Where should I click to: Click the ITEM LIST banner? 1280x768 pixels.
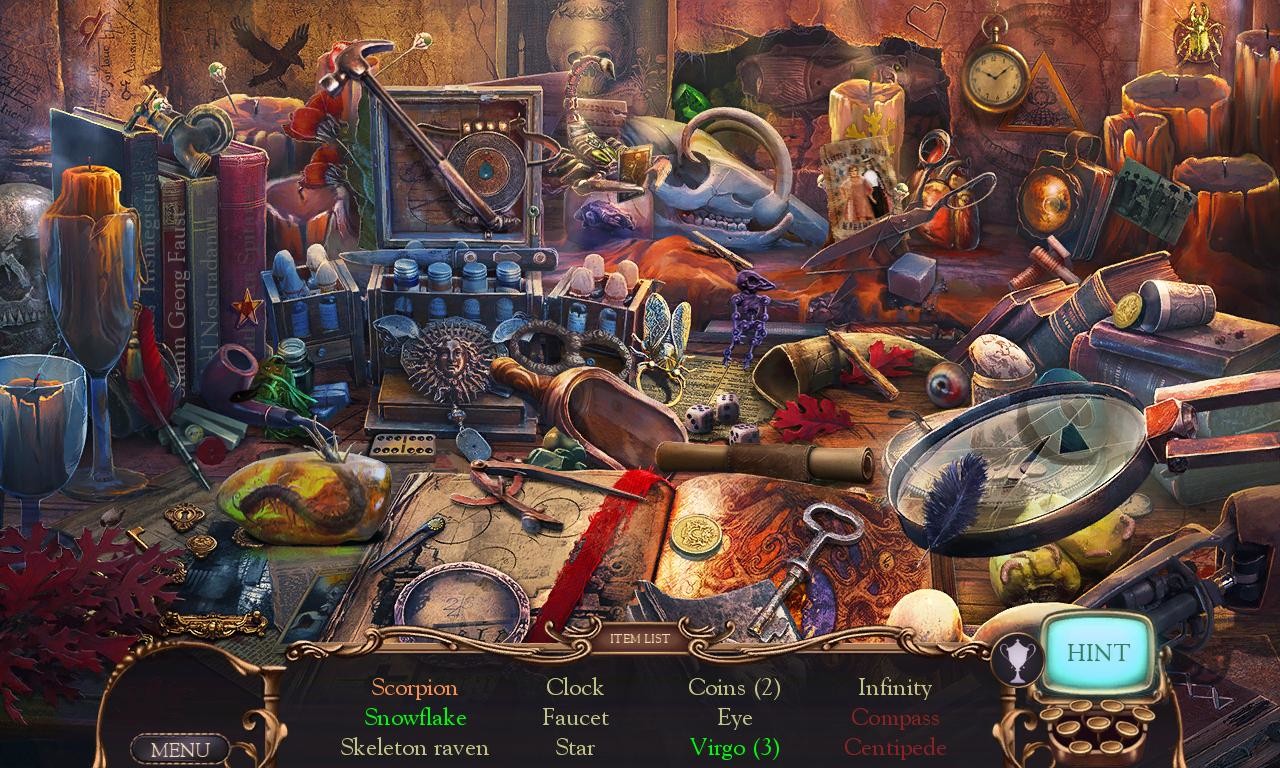coord(640,640)
